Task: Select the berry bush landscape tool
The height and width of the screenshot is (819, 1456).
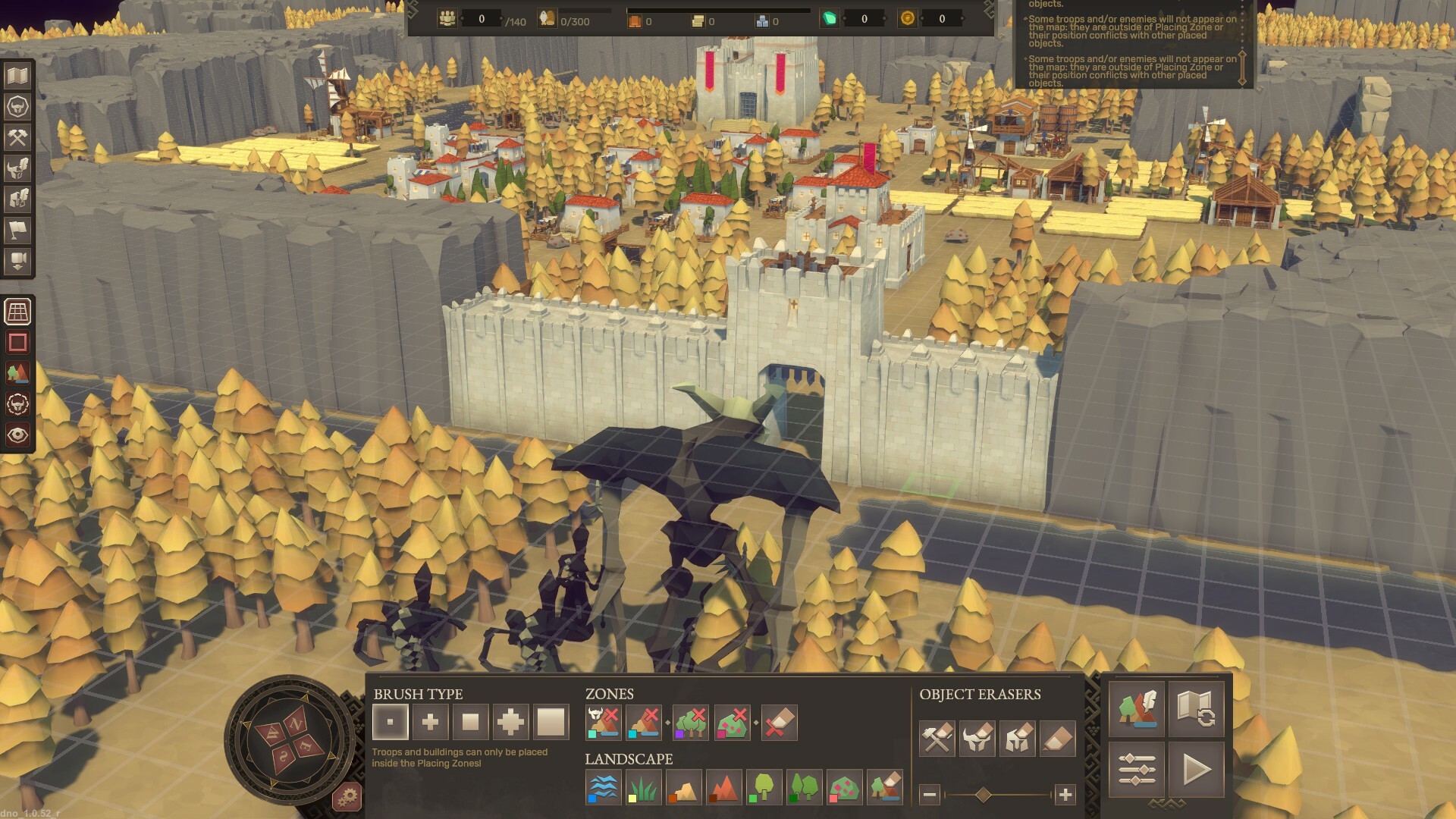Action: point(844,788)
